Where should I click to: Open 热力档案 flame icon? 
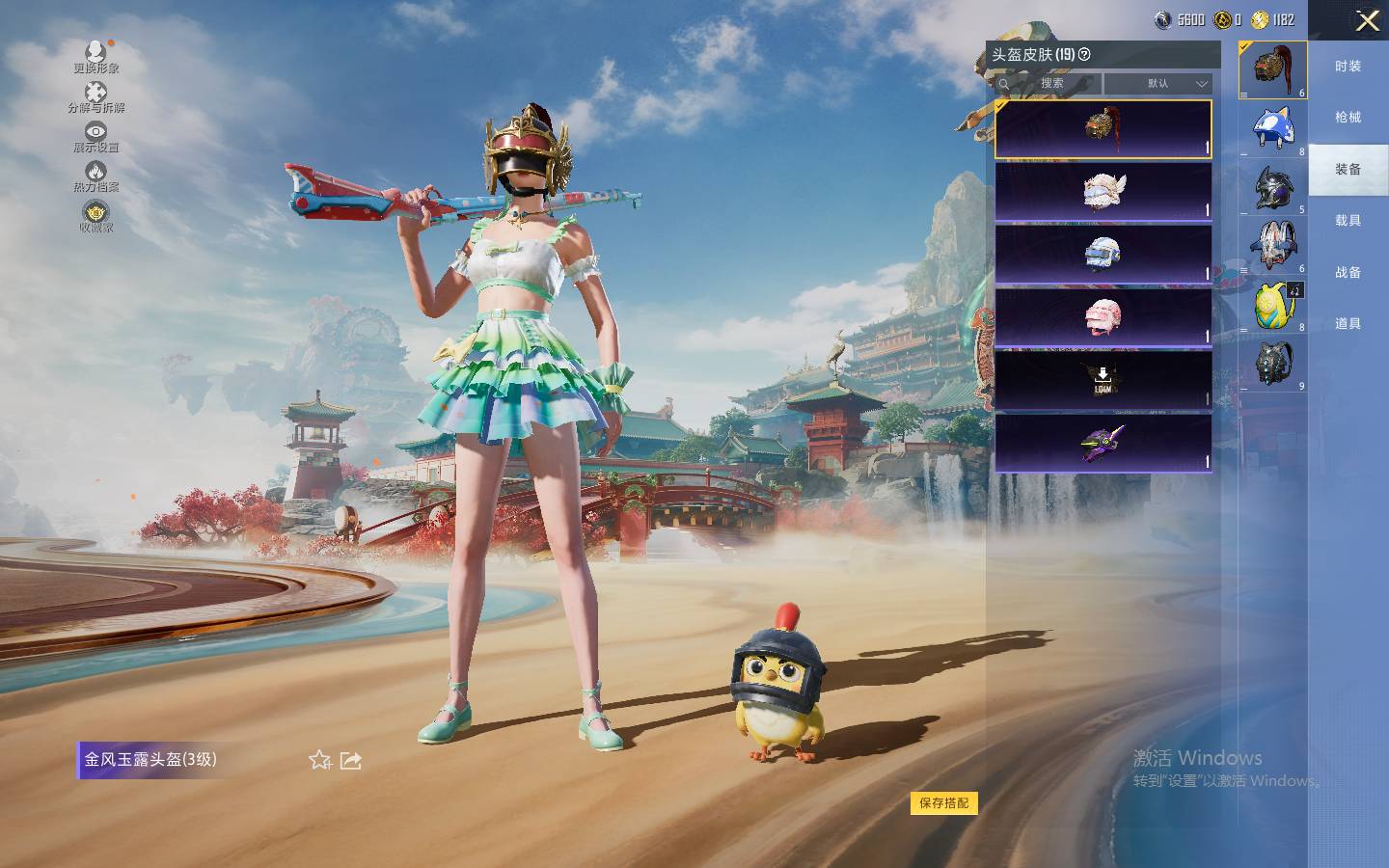[x=95, y=176]
